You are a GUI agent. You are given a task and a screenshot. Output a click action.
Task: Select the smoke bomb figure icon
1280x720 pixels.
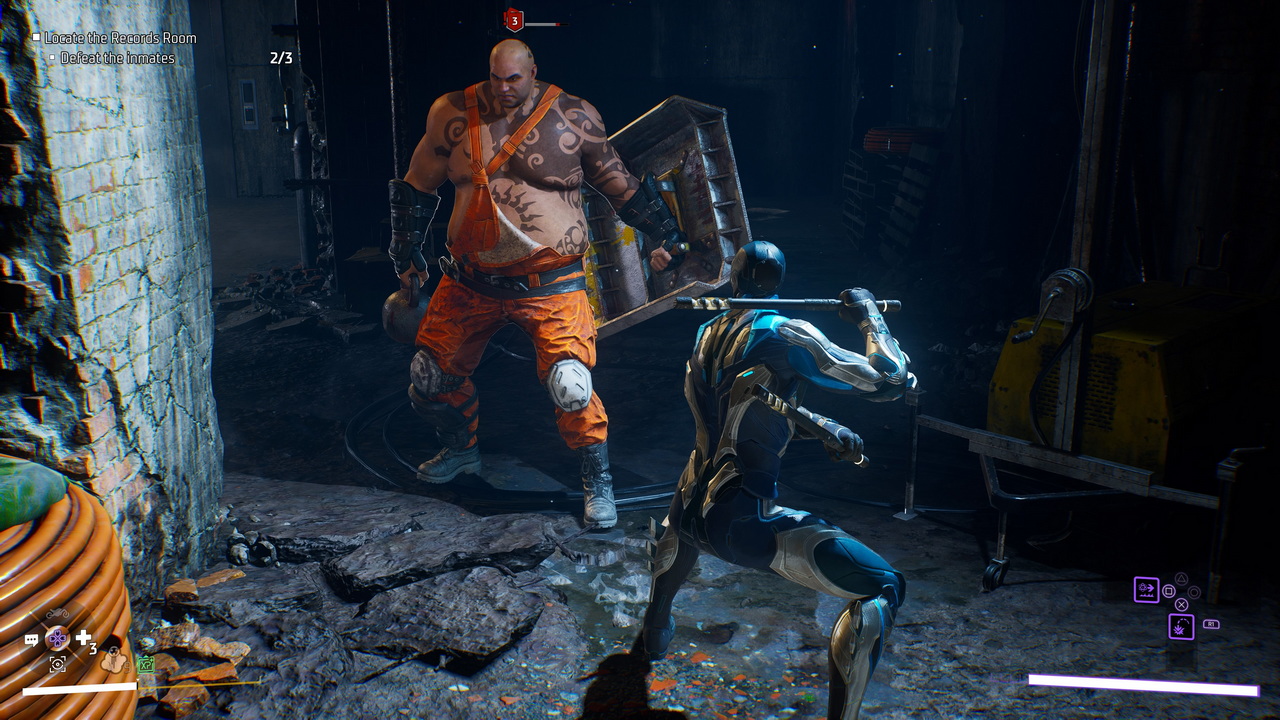113,661
